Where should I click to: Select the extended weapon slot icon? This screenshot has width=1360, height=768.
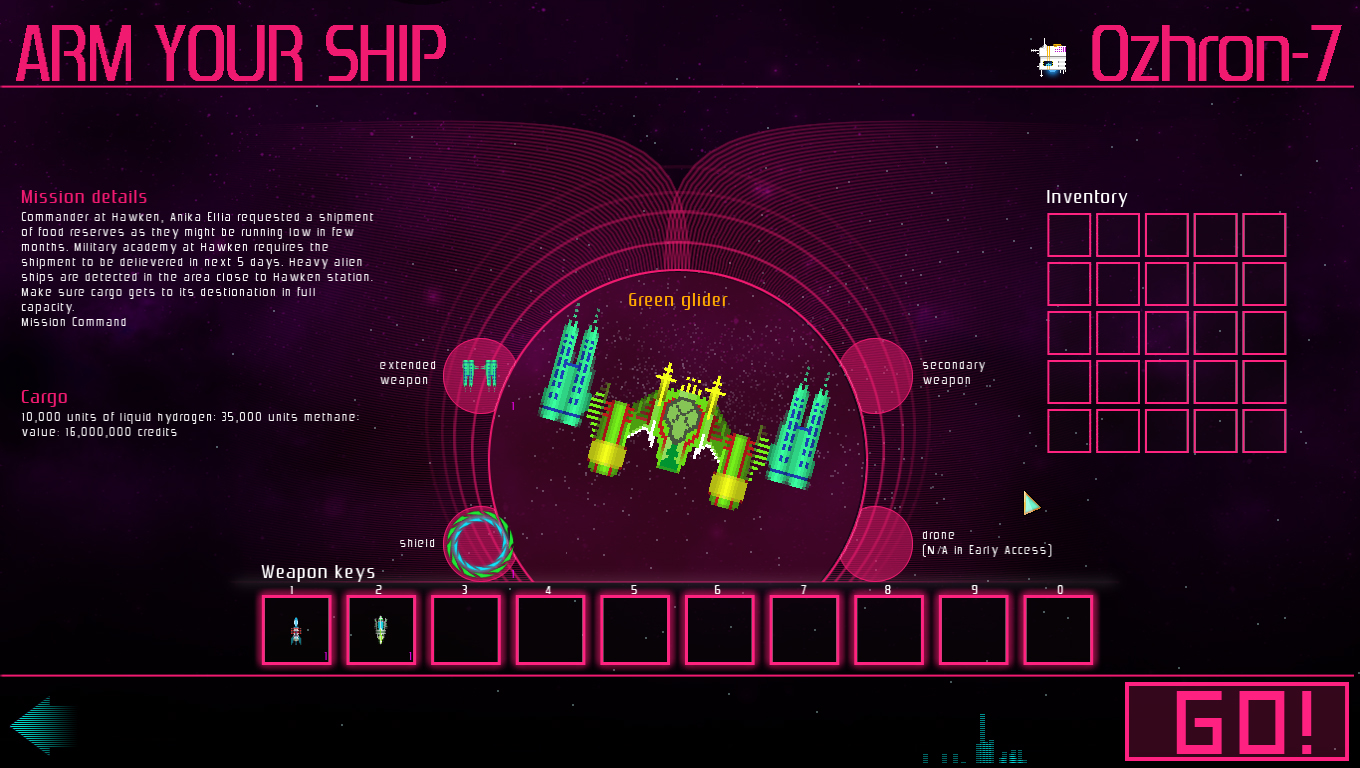coord(480,373)
